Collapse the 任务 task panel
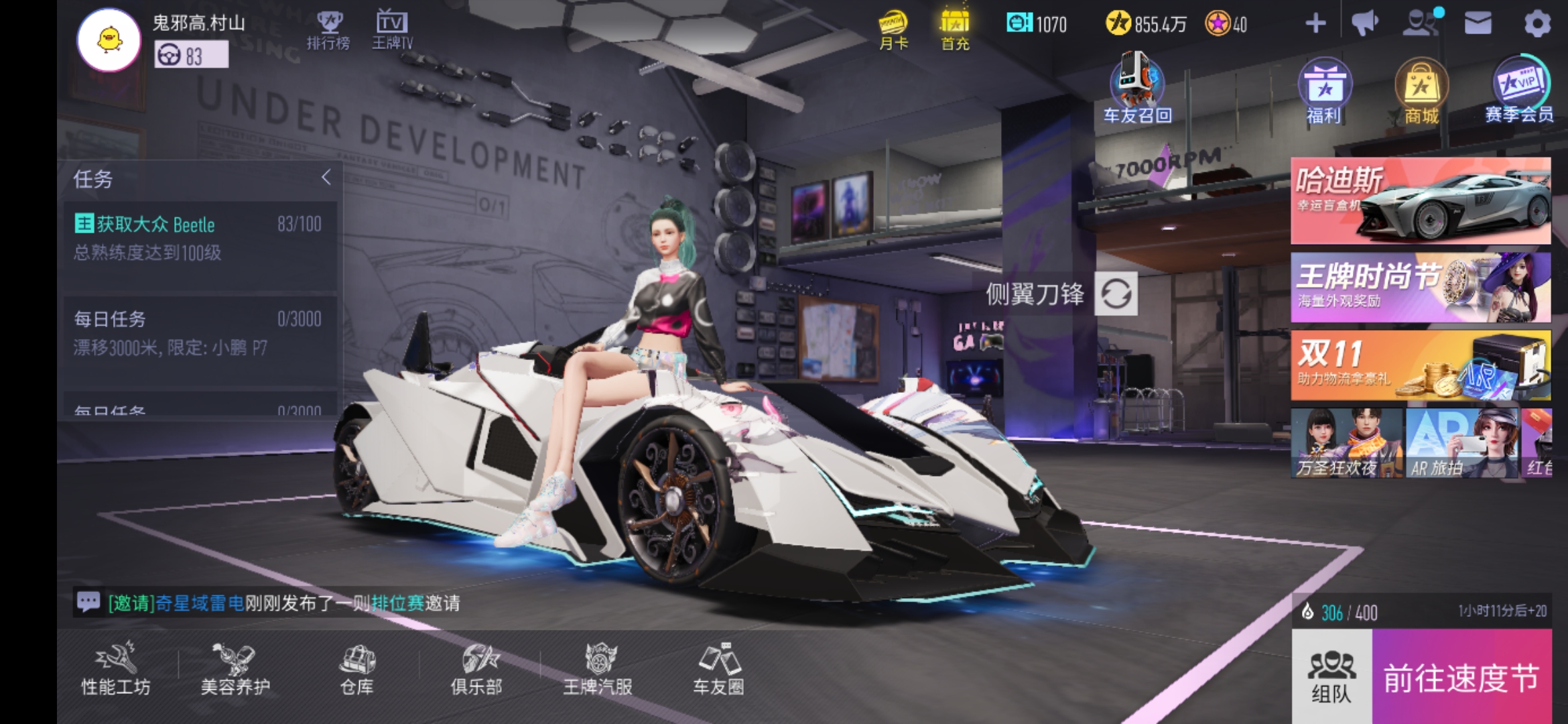Image resolution: width=1568 pixels, height=724 pixels. point(326,178)
